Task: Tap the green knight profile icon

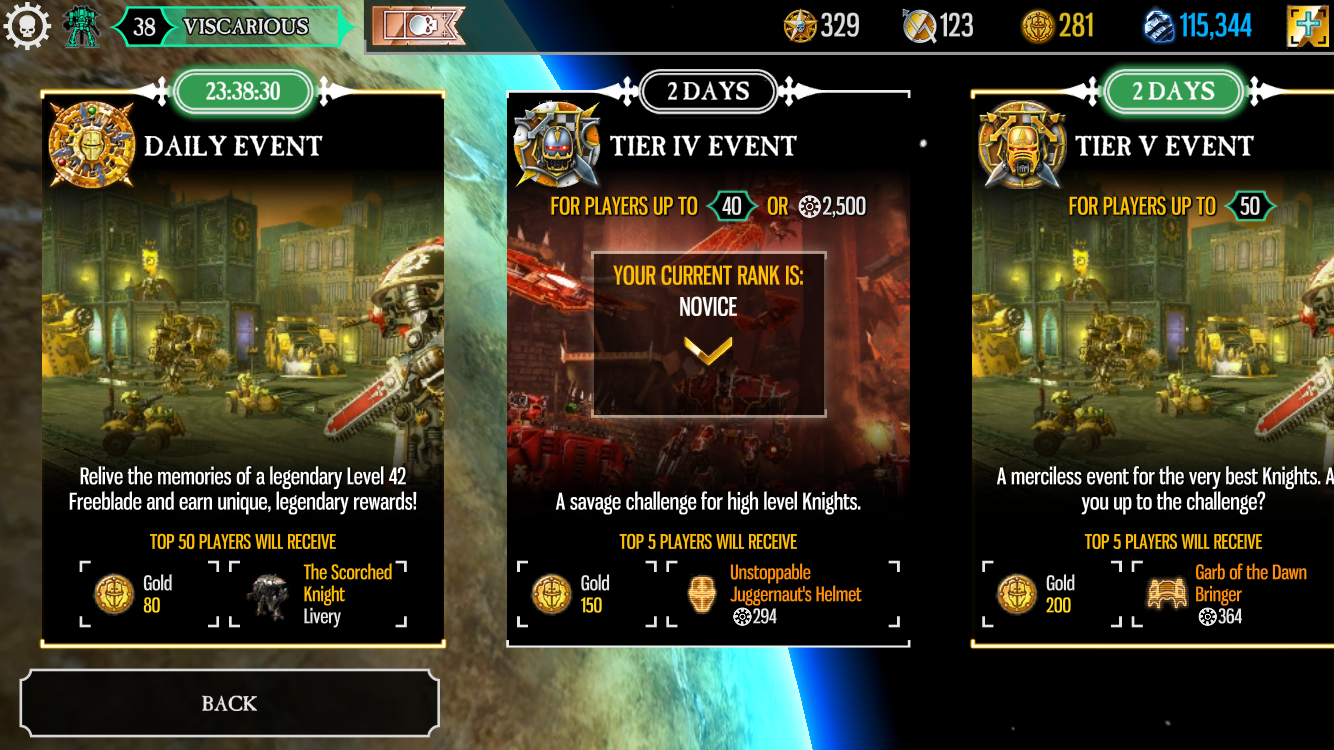Action: click(x=82, y=27)
